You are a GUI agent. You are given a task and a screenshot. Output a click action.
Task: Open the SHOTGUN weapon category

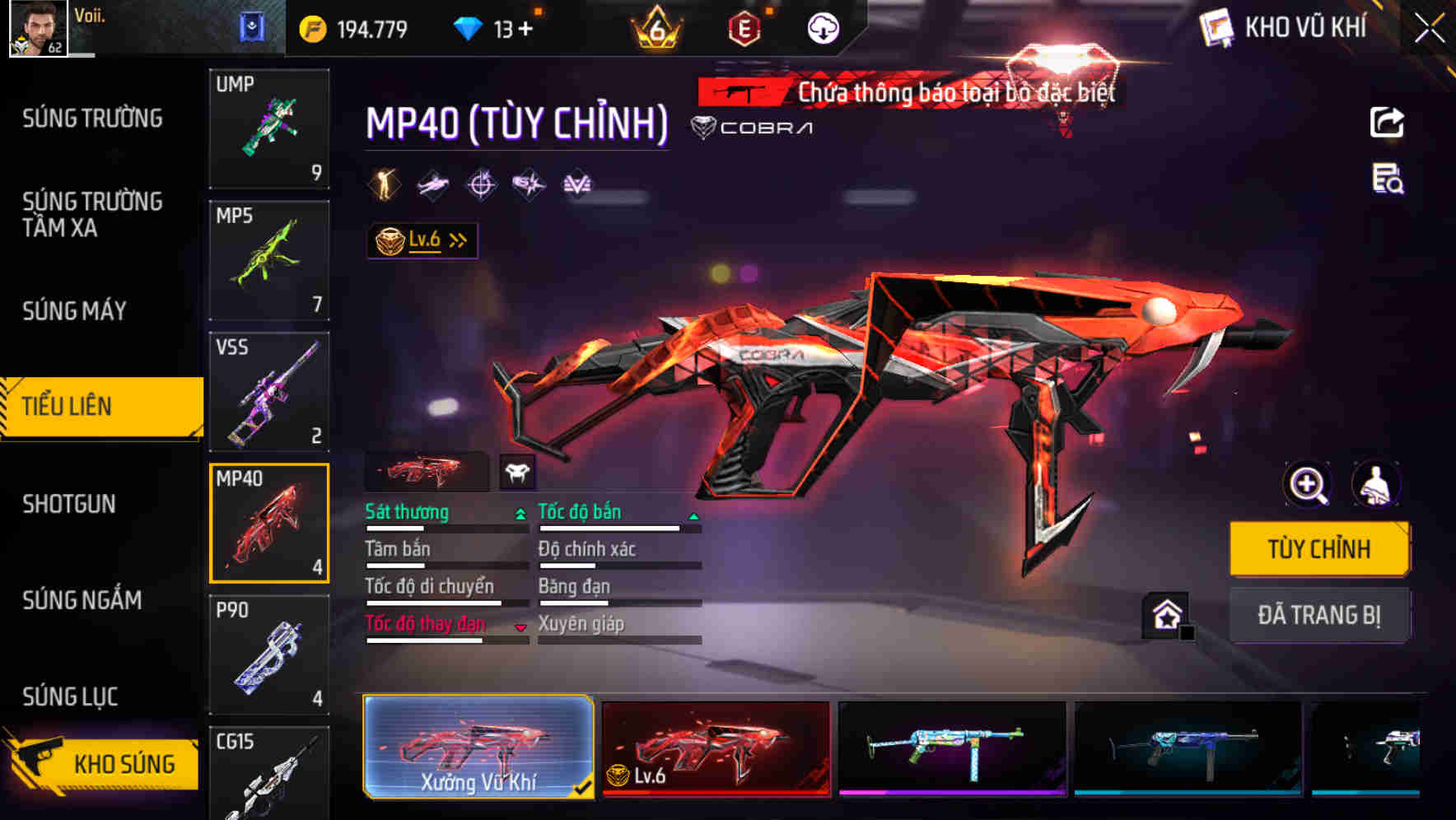70,503
